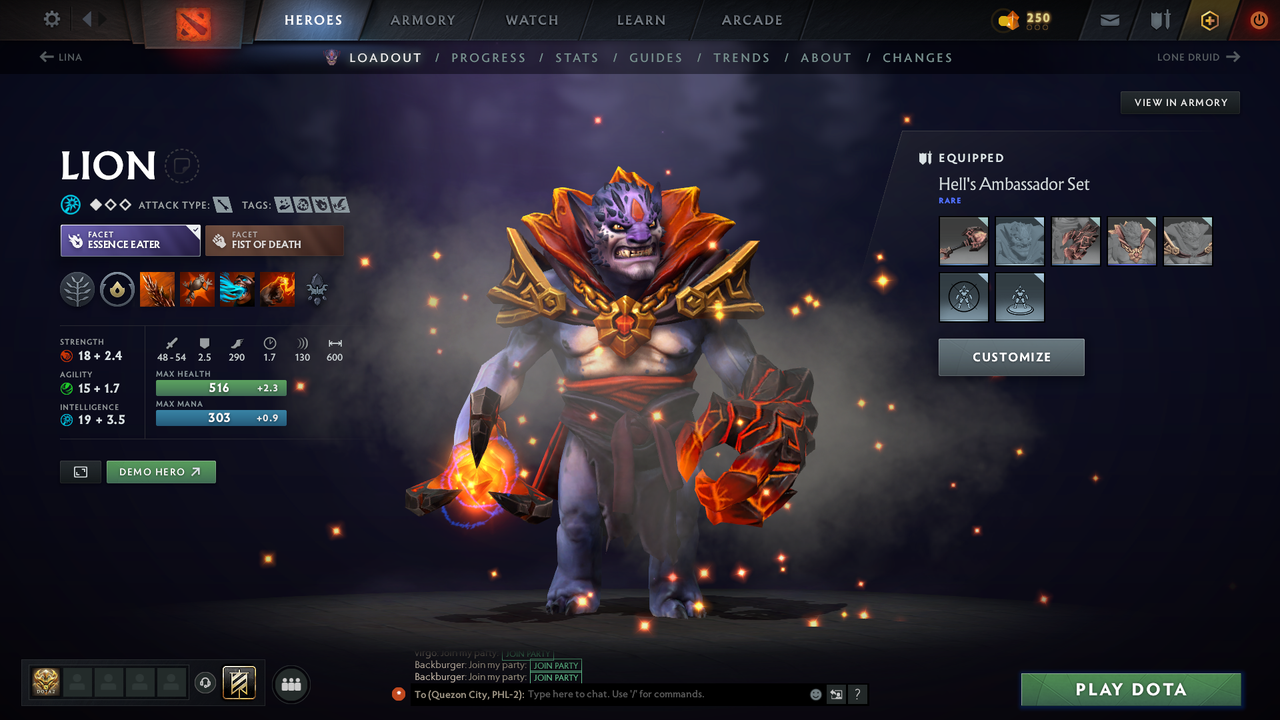Open the ARCADE menu item

751,20
